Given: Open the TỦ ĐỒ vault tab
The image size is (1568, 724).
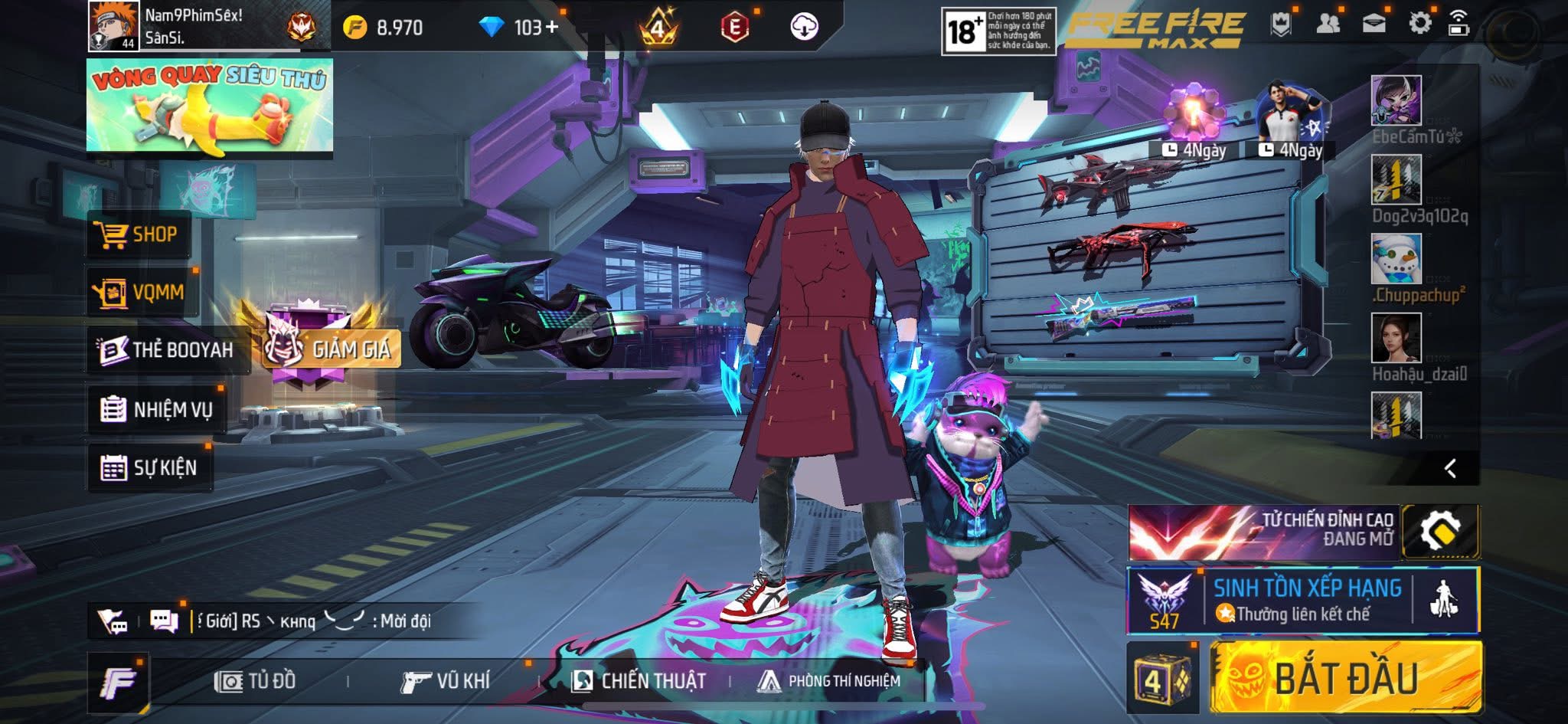Looking at the screenshot, I should 255,681.
